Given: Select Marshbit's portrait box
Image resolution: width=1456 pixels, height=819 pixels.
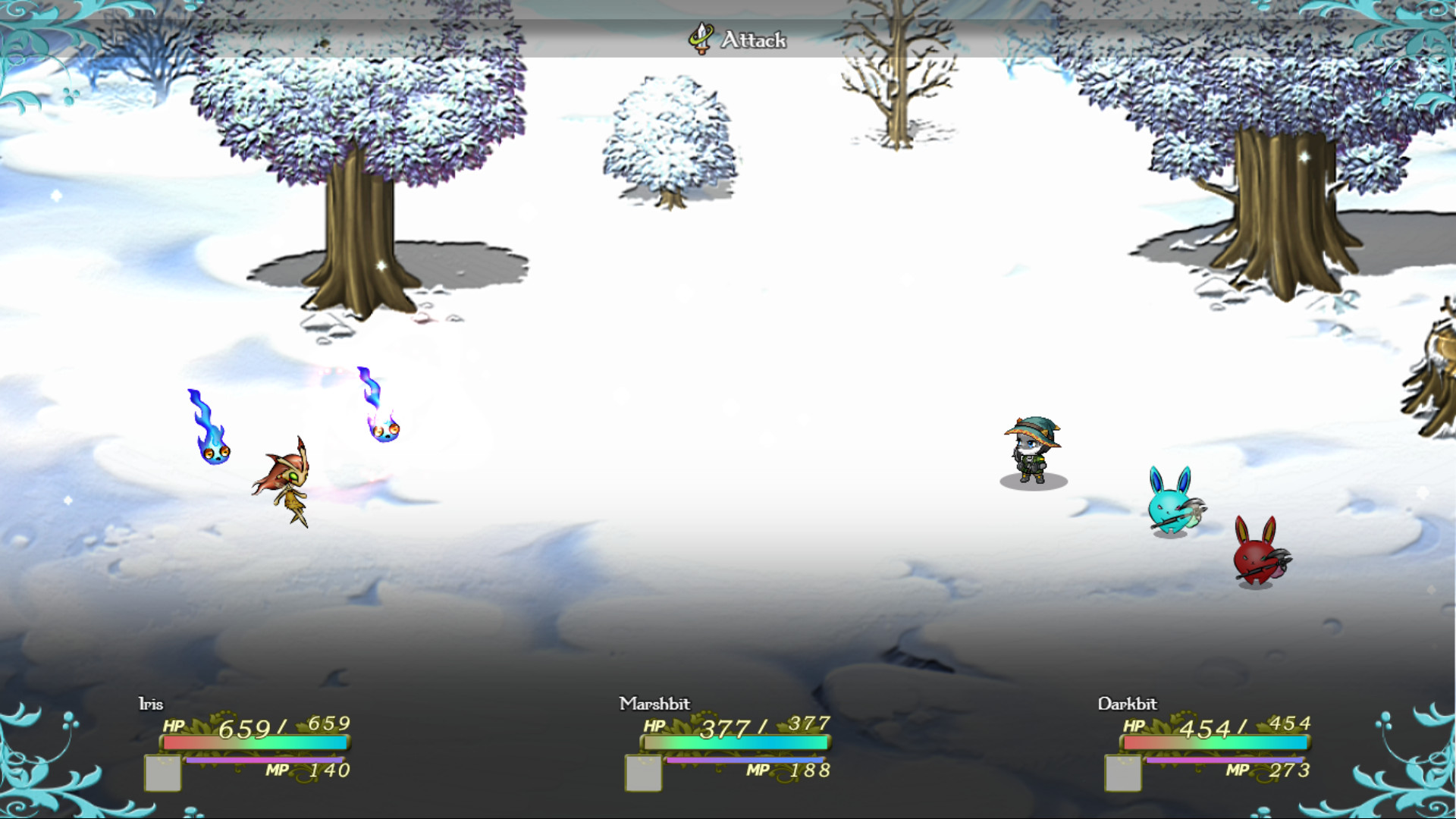Looking at the screenshot, I should [644, 773].
